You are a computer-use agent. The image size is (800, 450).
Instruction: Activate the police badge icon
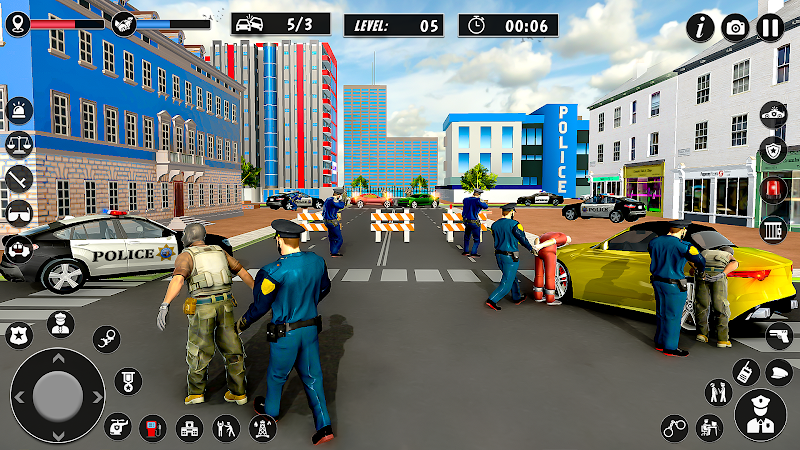[18, 334]
